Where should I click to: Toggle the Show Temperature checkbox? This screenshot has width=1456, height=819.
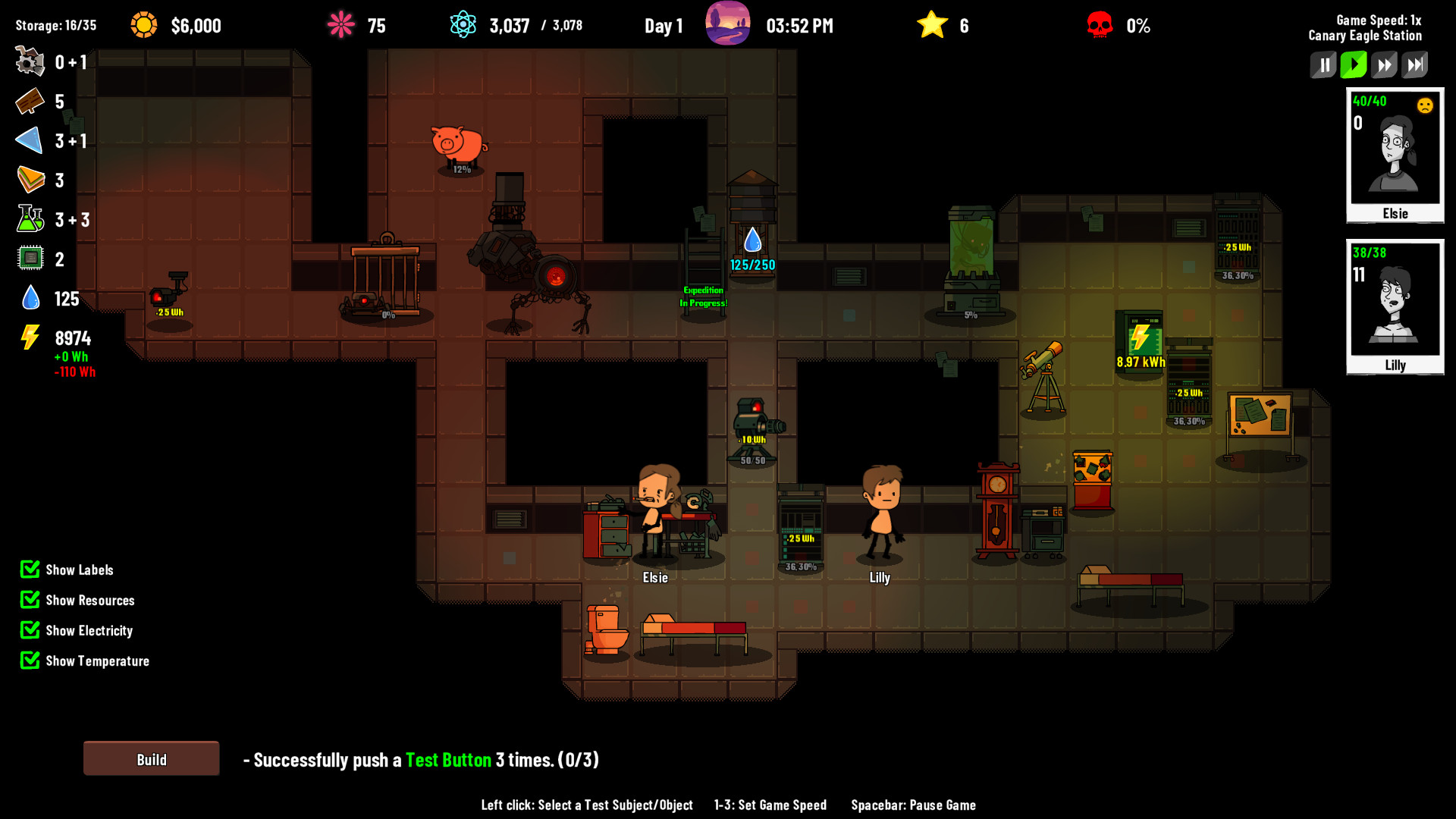30,661
